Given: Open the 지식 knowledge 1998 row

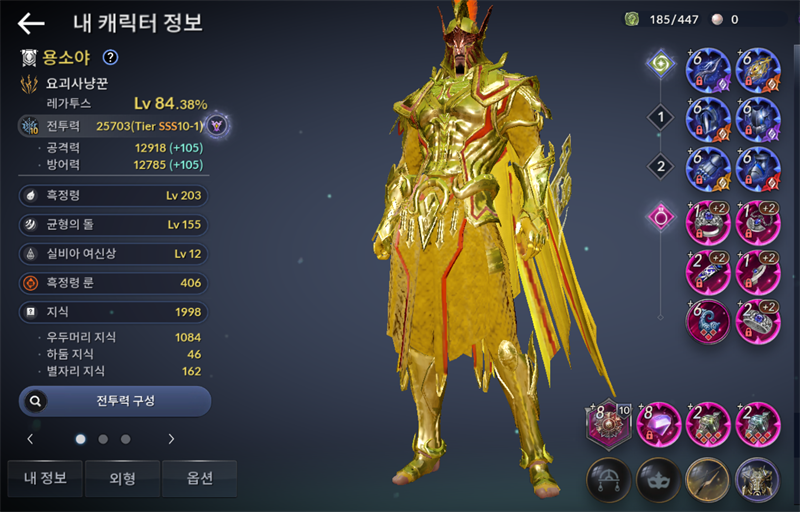Looking at the screenshot, I should pyautogui.click(x=114, y=313).
